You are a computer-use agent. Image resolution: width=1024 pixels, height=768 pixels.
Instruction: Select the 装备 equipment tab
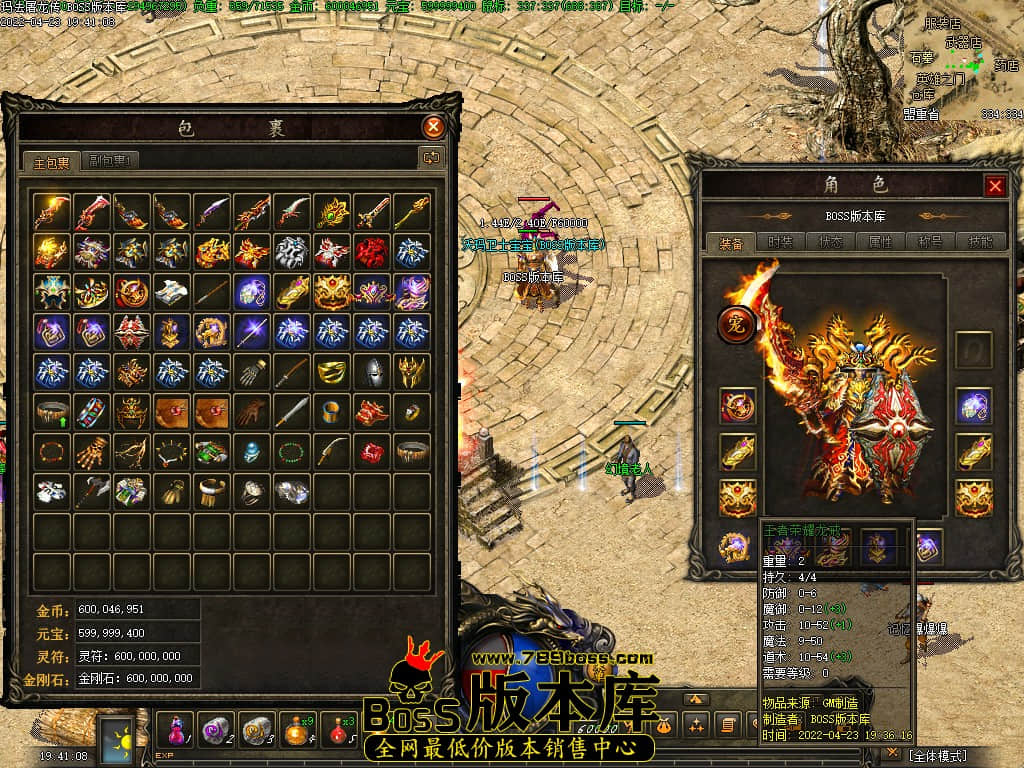coord(731,242)
